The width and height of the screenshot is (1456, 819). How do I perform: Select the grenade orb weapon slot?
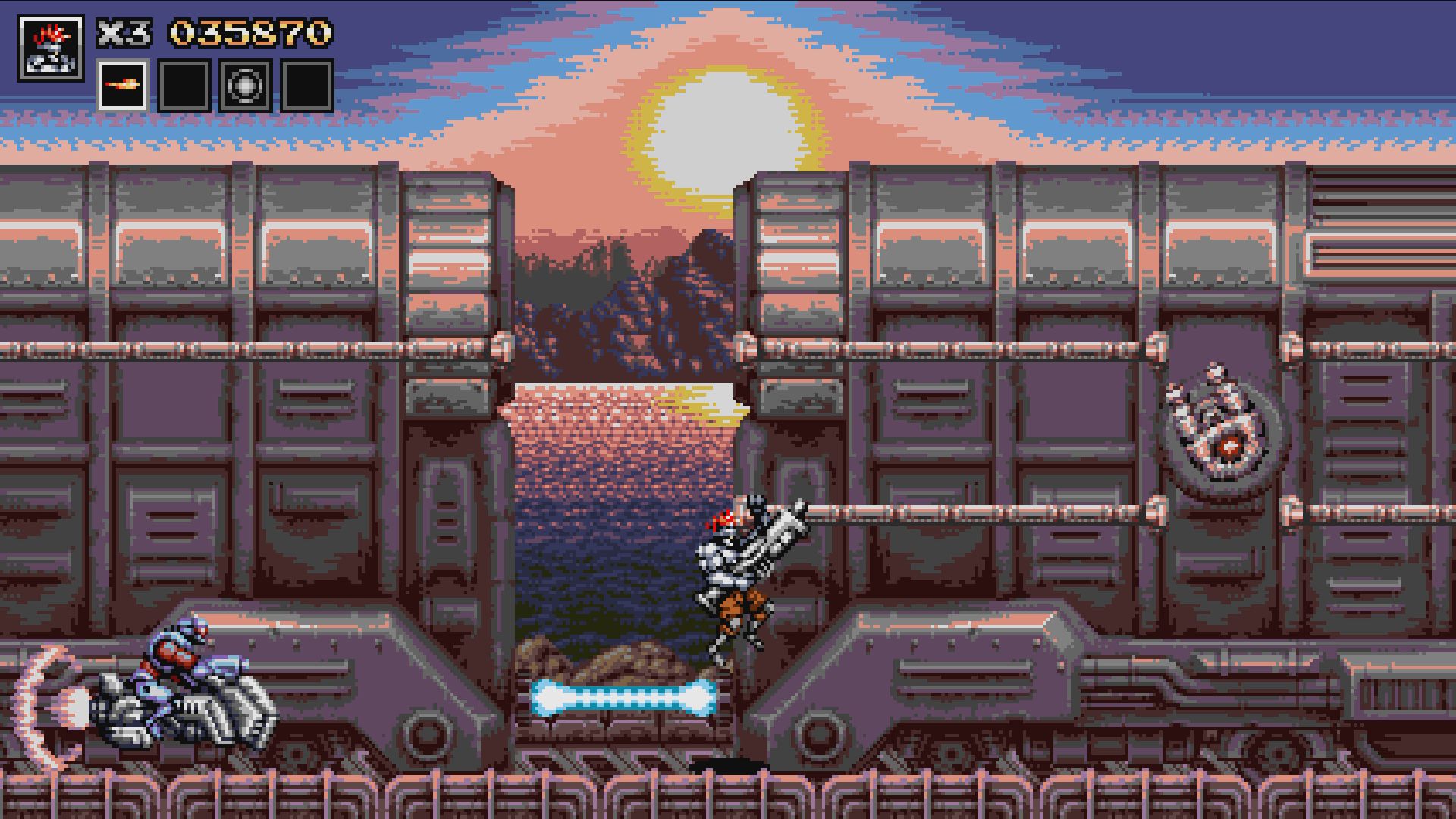tap(245, 86)
